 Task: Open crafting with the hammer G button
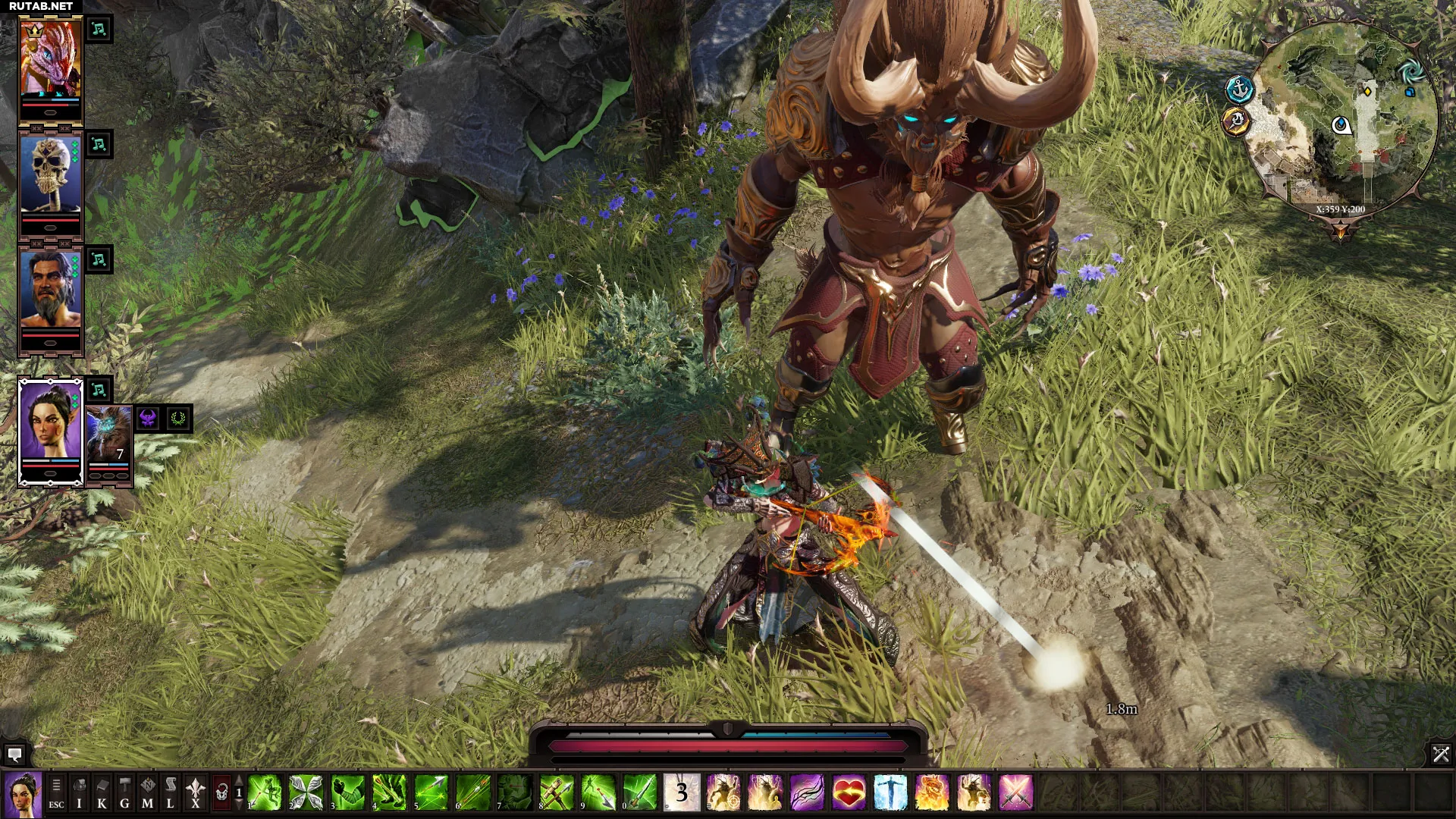click(x=124, y=793)
